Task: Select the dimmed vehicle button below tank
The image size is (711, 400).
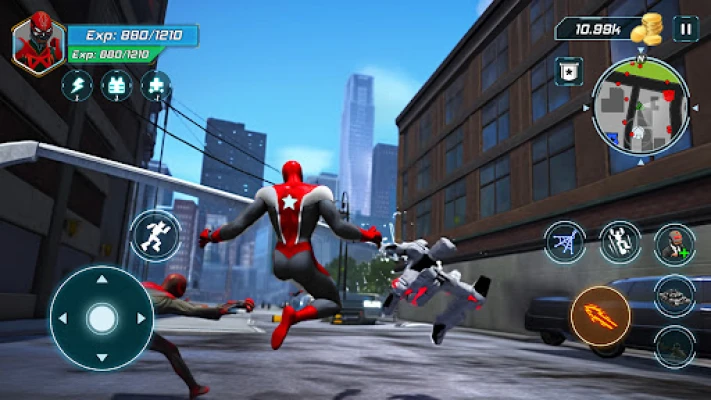Action: [674, 346]
